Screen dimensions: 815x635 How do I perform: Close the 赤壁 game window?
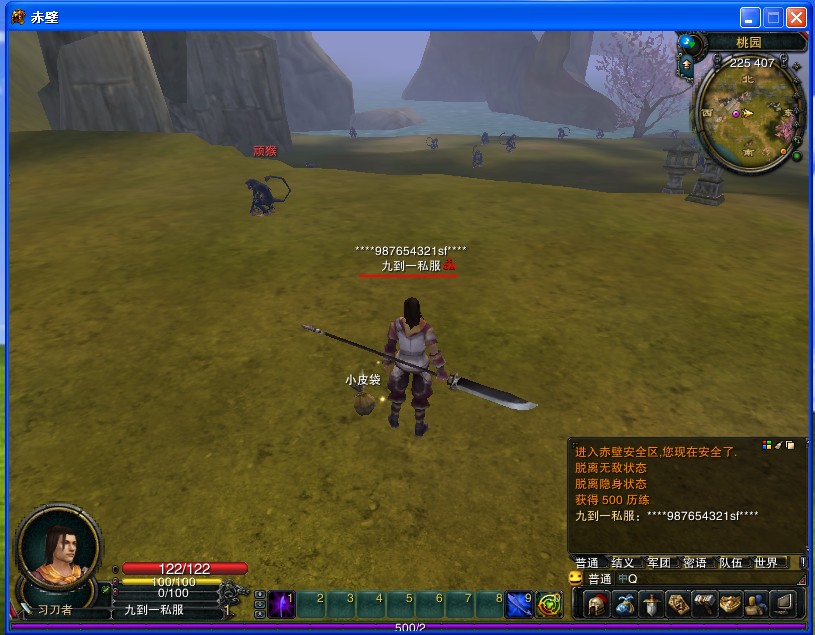click(796, 17)
